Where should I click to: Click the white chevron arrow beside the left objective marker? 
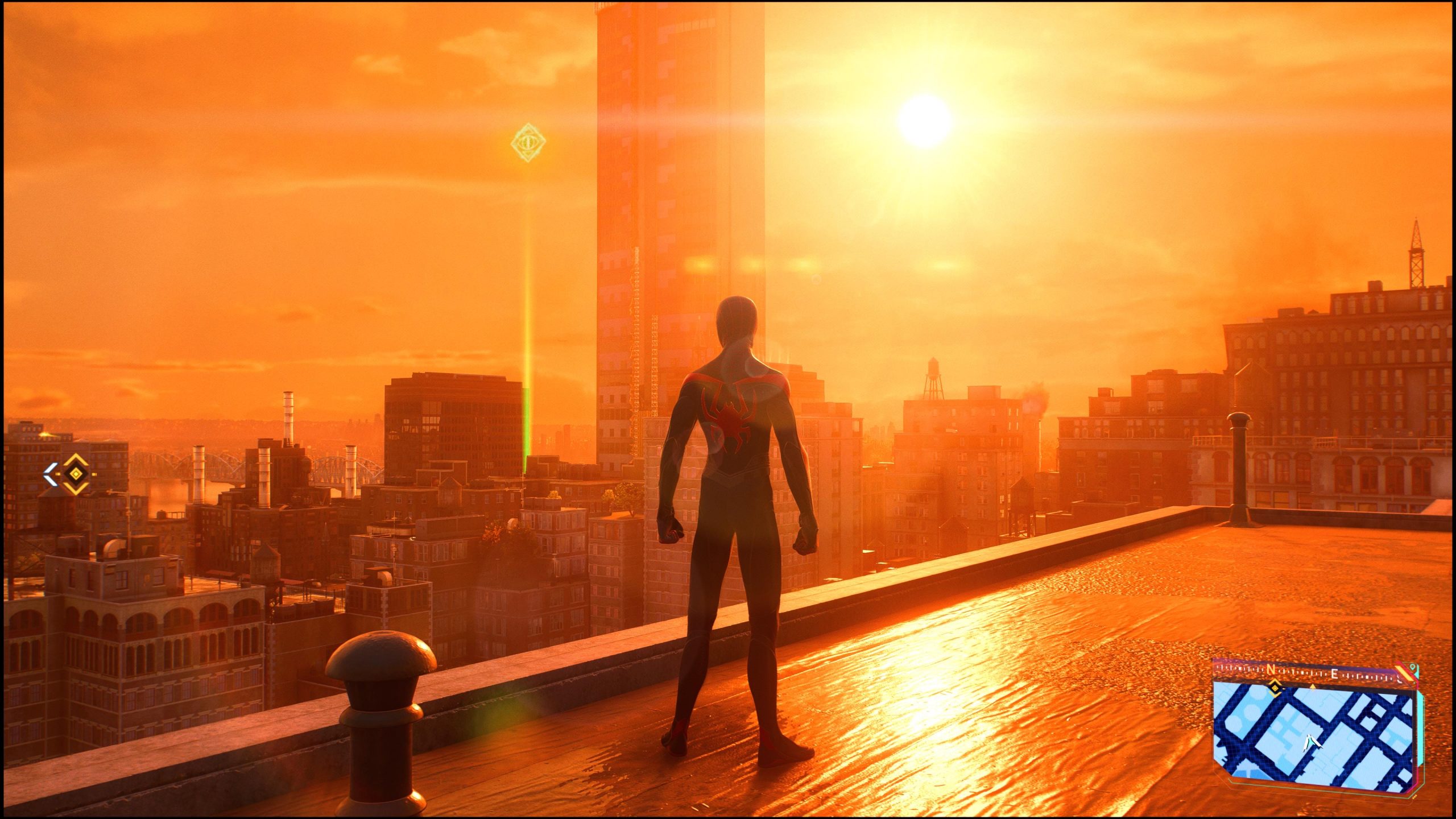click(x=51, y=474)
